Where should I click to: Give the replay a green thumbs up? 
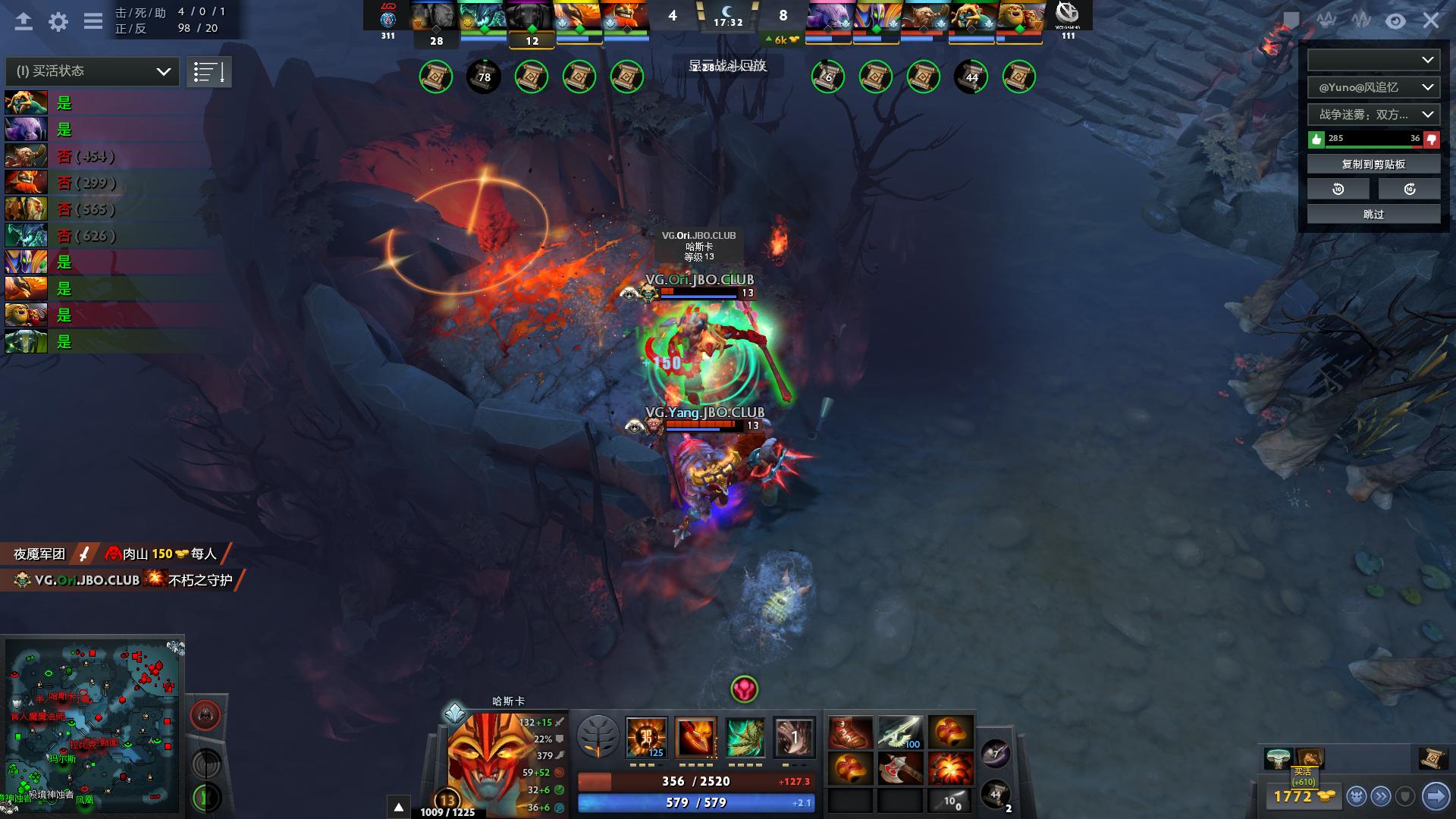point(1316,139)
